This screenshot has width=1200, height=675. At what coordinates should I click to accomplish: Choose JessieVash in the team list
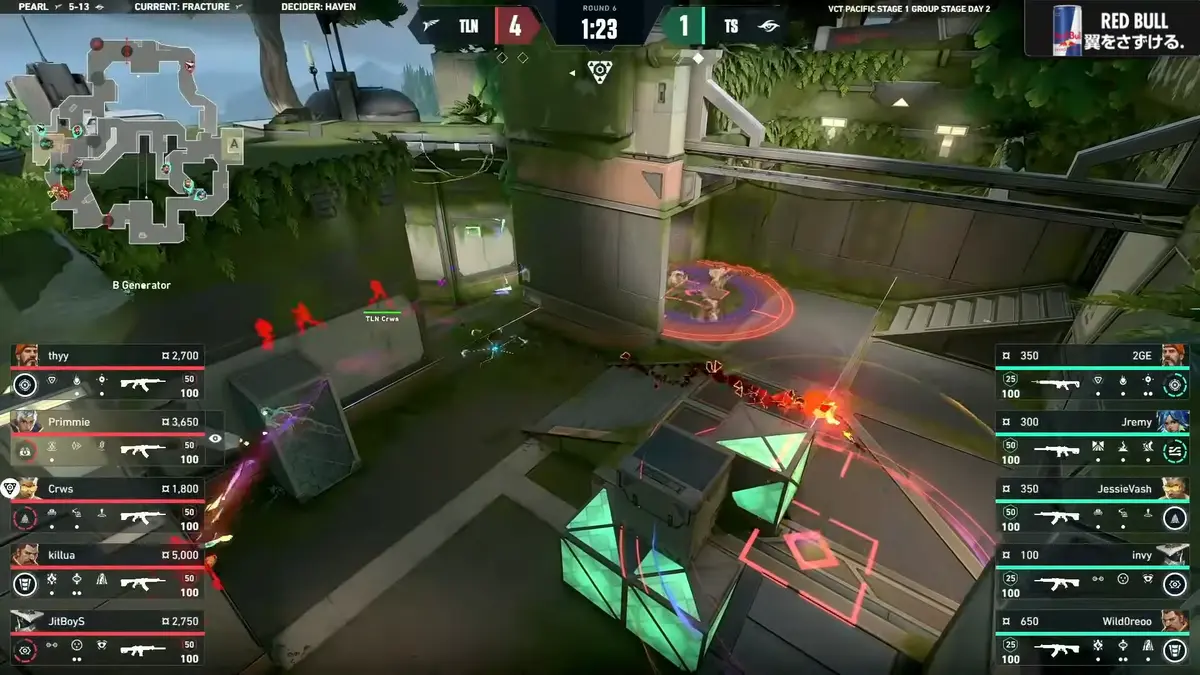[1092, 503]
